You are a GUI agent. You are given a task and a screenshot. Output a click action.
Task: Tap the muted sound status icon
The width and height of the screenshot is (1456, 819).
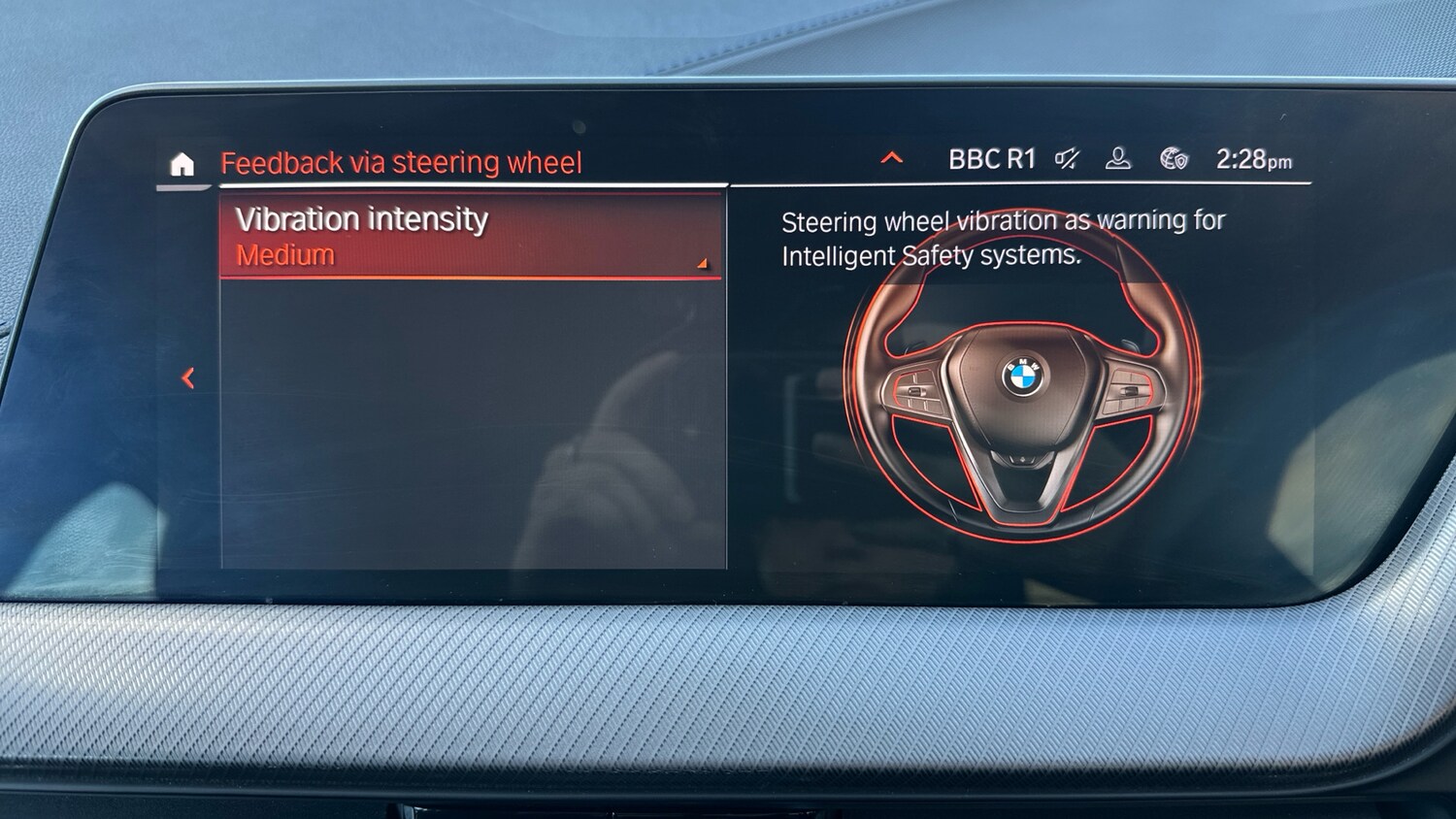tap(1067, 159)
